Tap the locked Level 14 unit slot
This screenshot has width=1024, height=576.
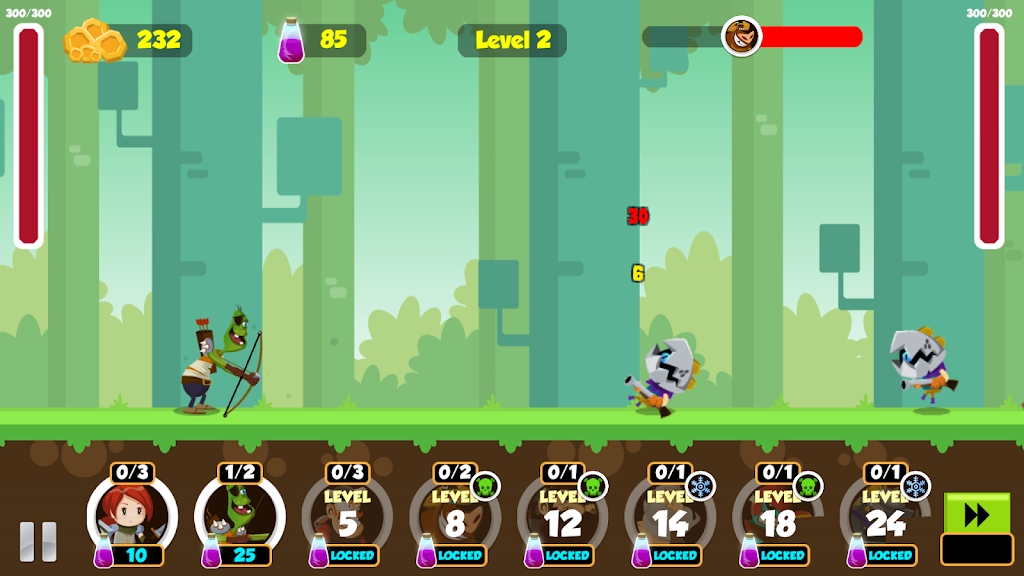point(670,516)
